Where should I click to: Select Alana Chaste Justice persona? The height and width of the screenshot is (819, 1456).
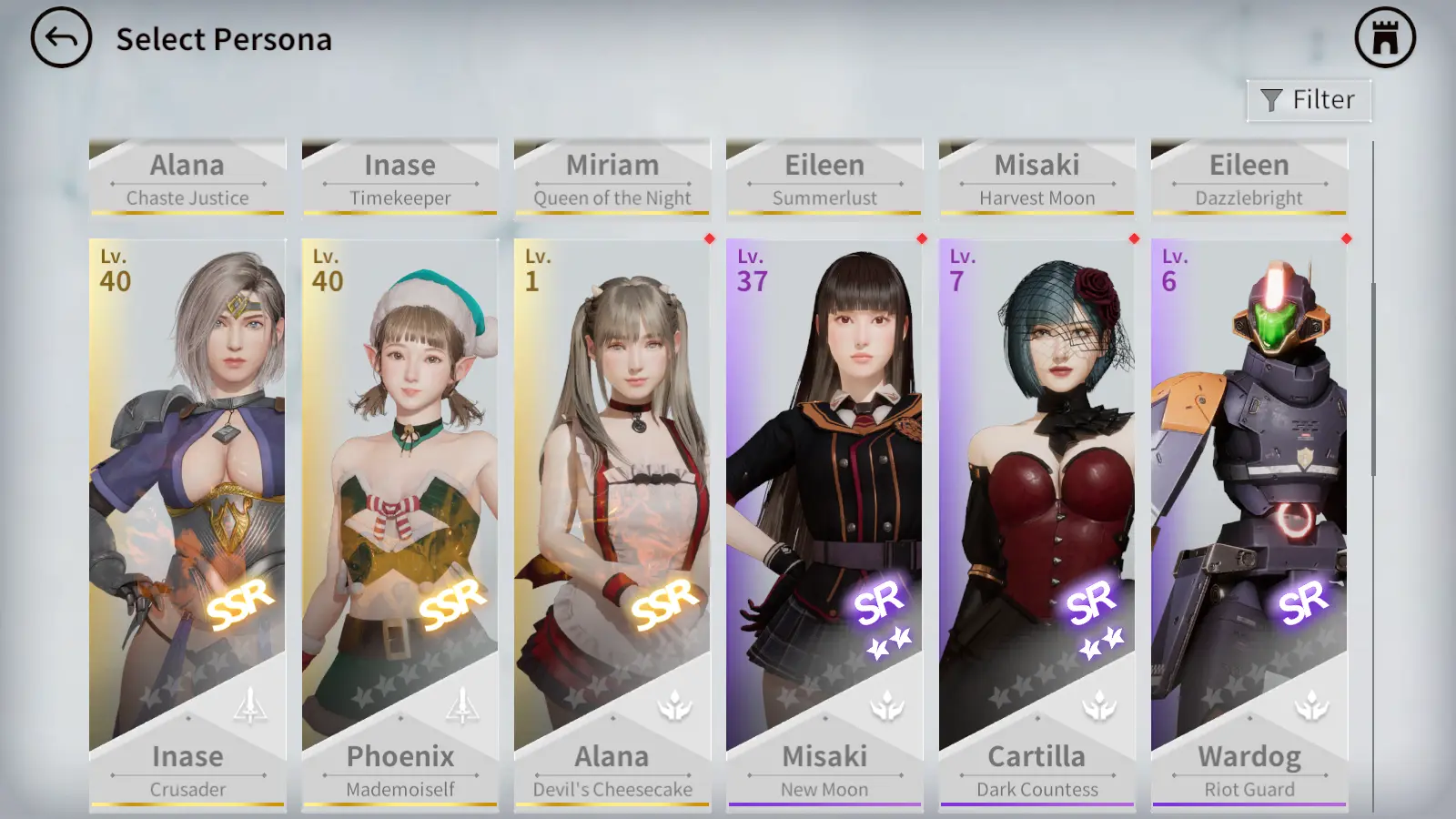187,177
